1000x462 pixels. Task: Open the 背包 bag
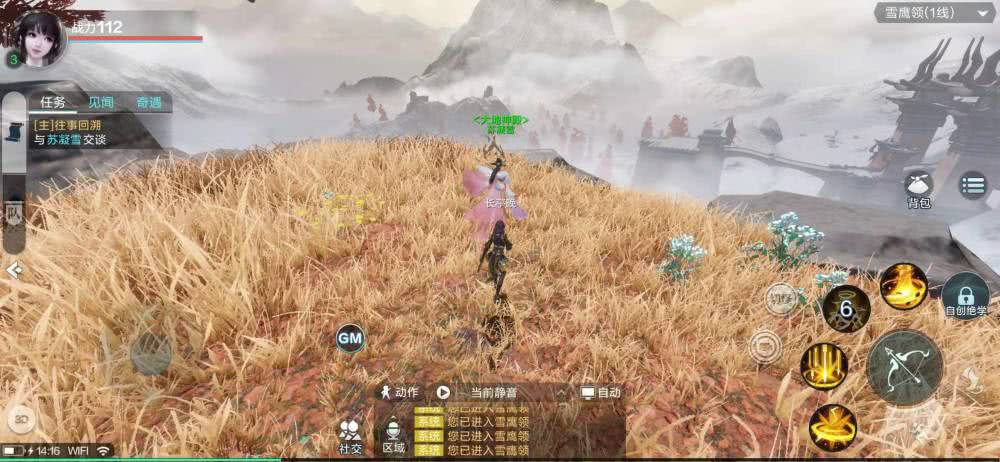pyautogui.click(x=918, y=187)
